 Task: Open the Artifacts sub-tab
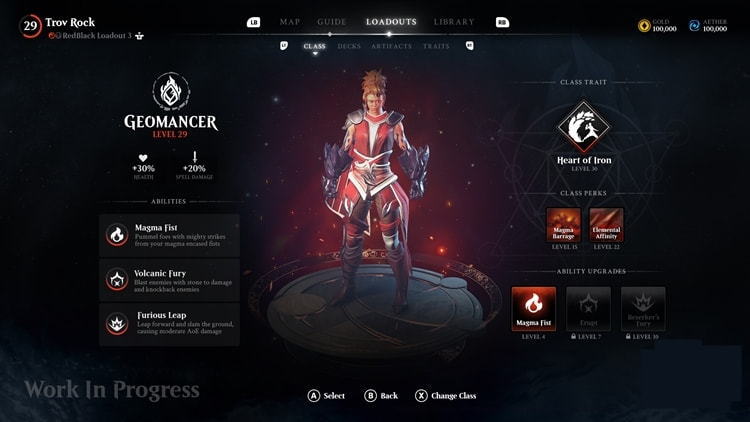pos(391,46)
